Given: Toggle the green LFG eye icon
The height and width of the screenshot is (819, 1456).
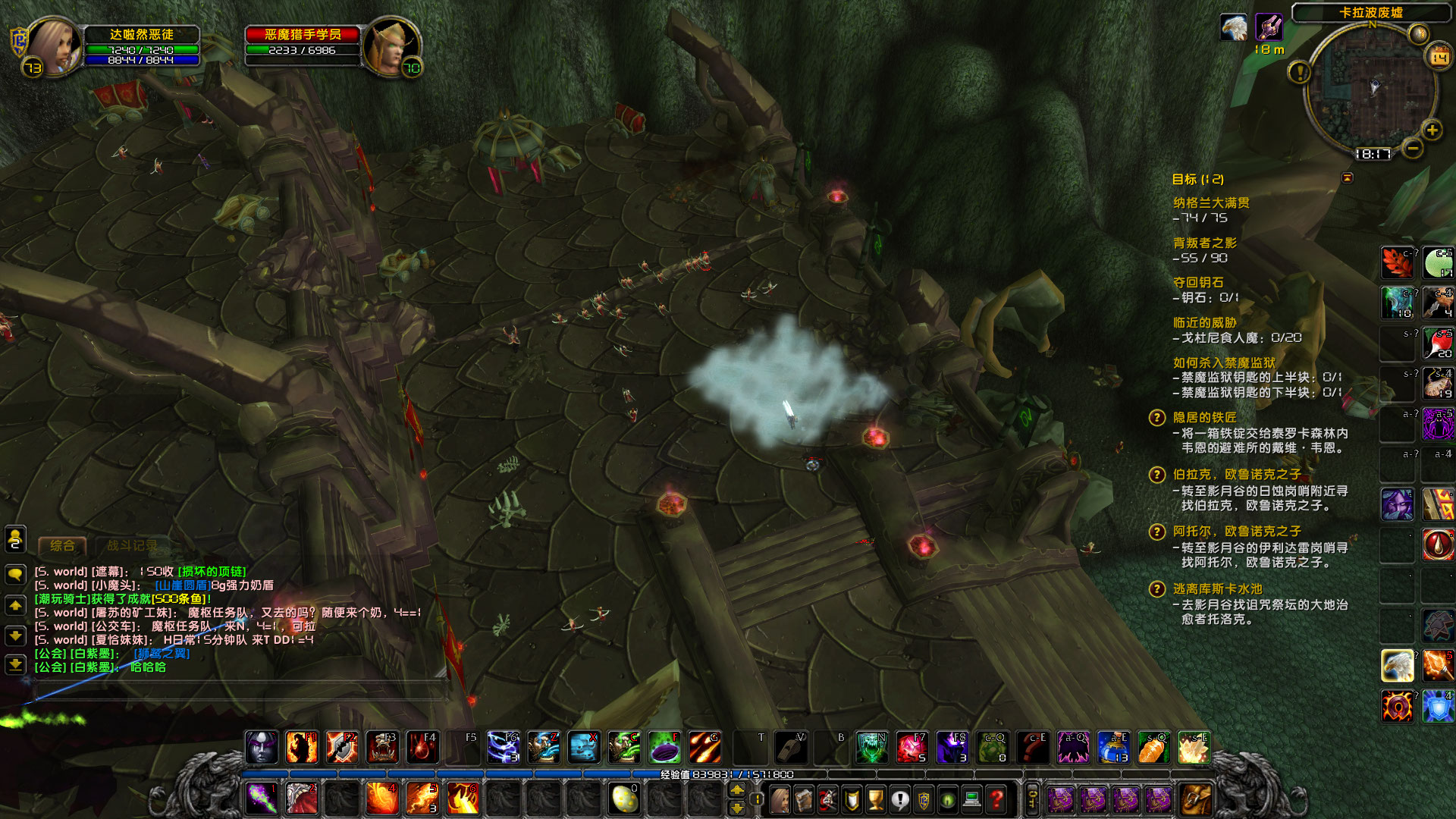Looking at the screenshot, I should tap(947, 799).
